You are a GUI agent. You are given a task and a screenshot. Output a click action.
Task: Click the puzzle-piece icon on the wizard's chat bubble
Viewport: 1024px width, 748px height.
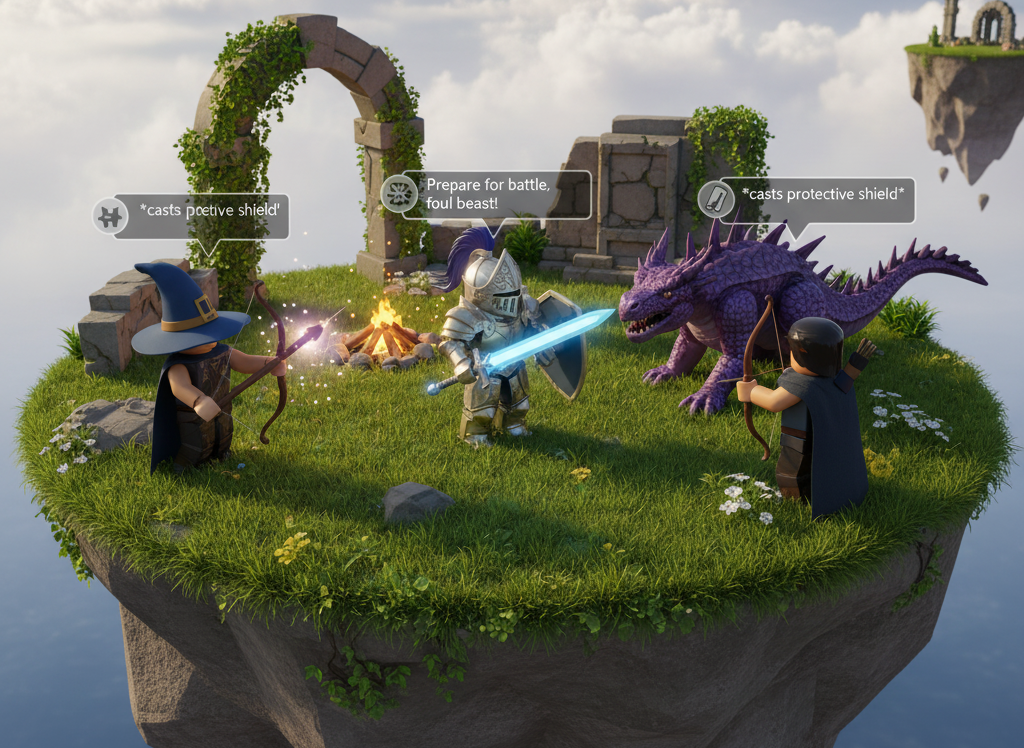click(x=109, y=215)
